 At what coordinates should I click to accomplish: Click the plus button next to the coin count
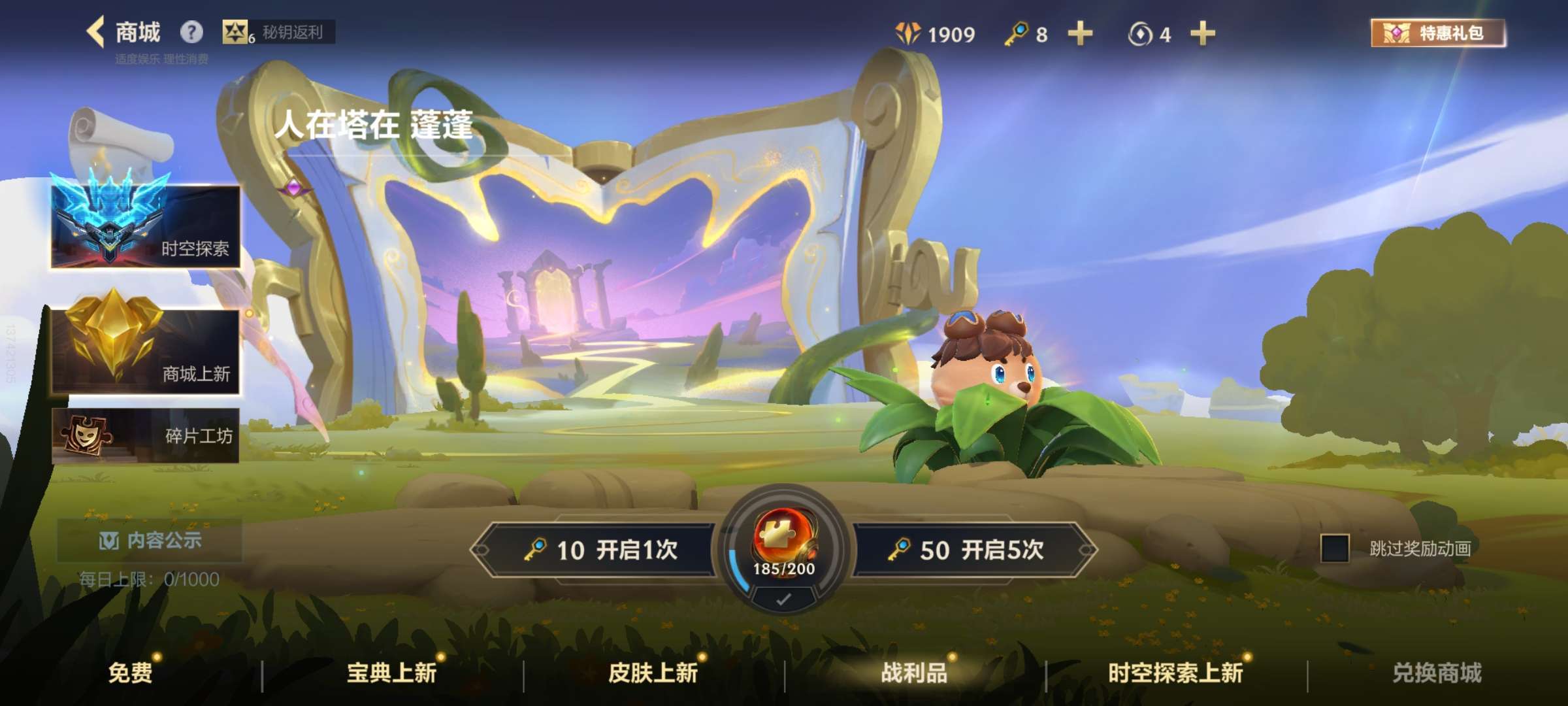pos(1204,34)
